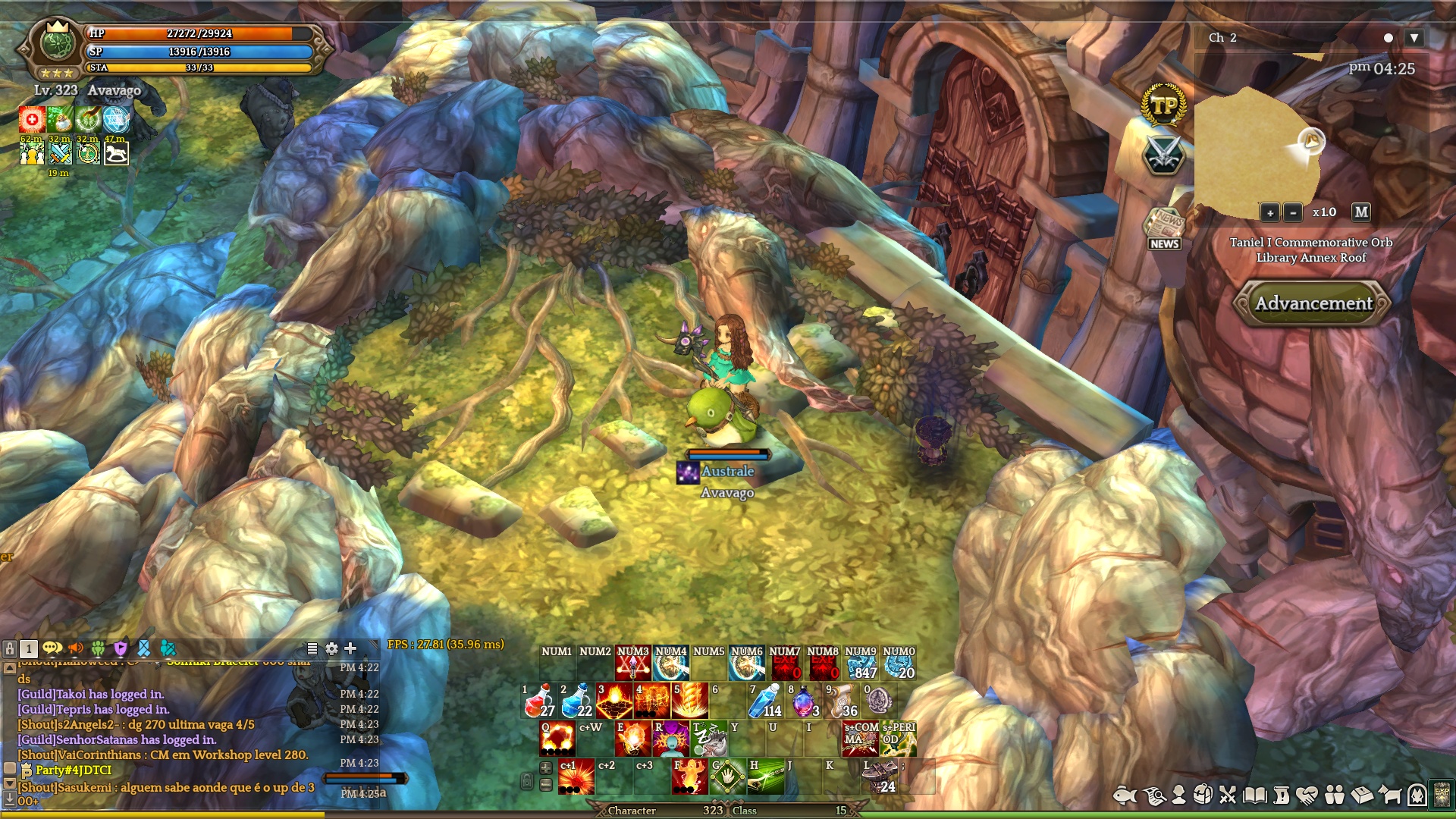Open the companion pet menu icon
This screenshot has width=1456, height=819.
(x=1390, y=795)
